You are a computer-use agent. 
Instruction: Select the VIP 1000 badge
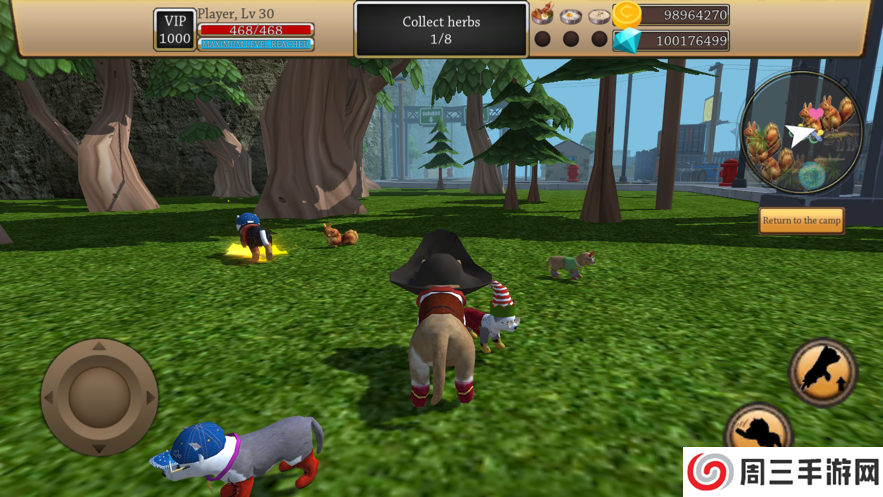(x=174, y=29)
